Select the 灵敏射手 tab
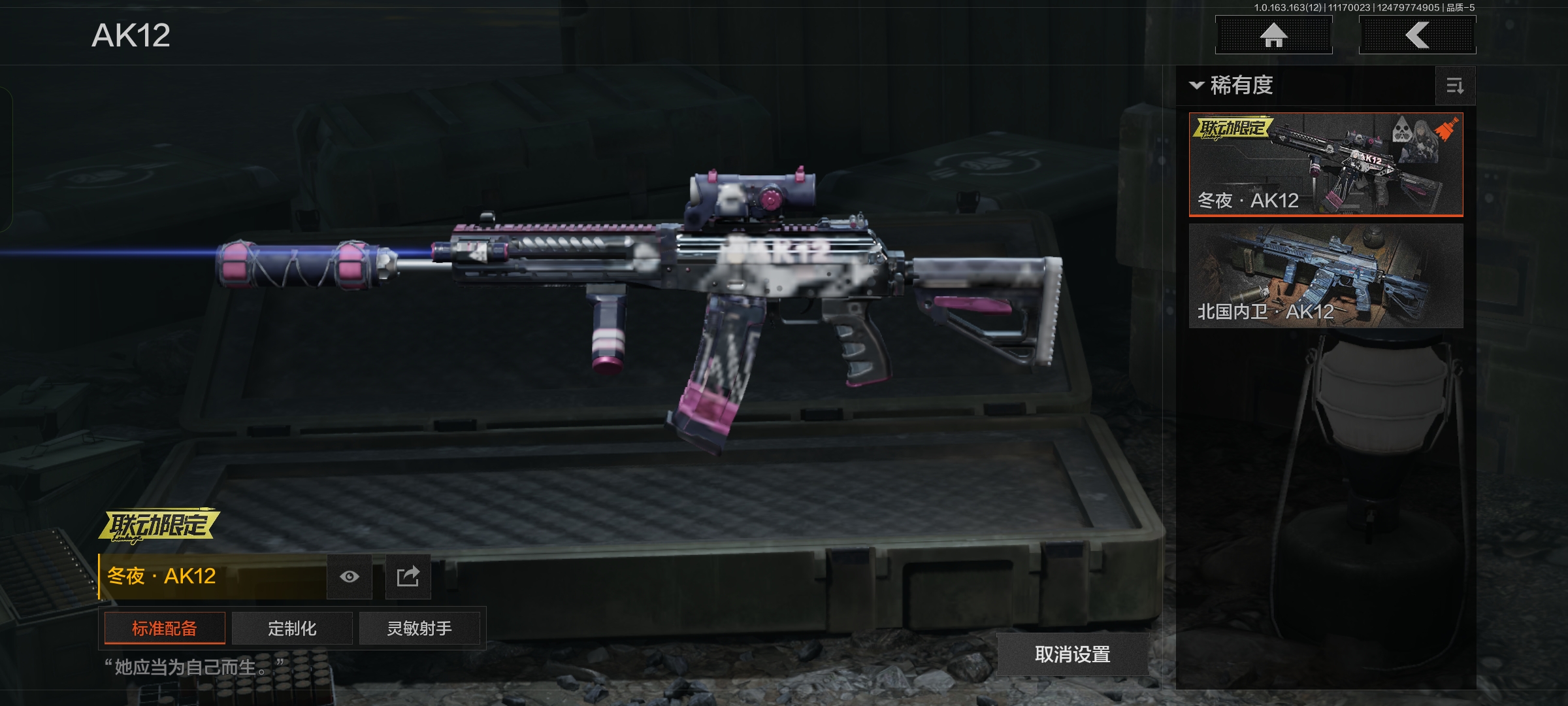 coord(419,628)
